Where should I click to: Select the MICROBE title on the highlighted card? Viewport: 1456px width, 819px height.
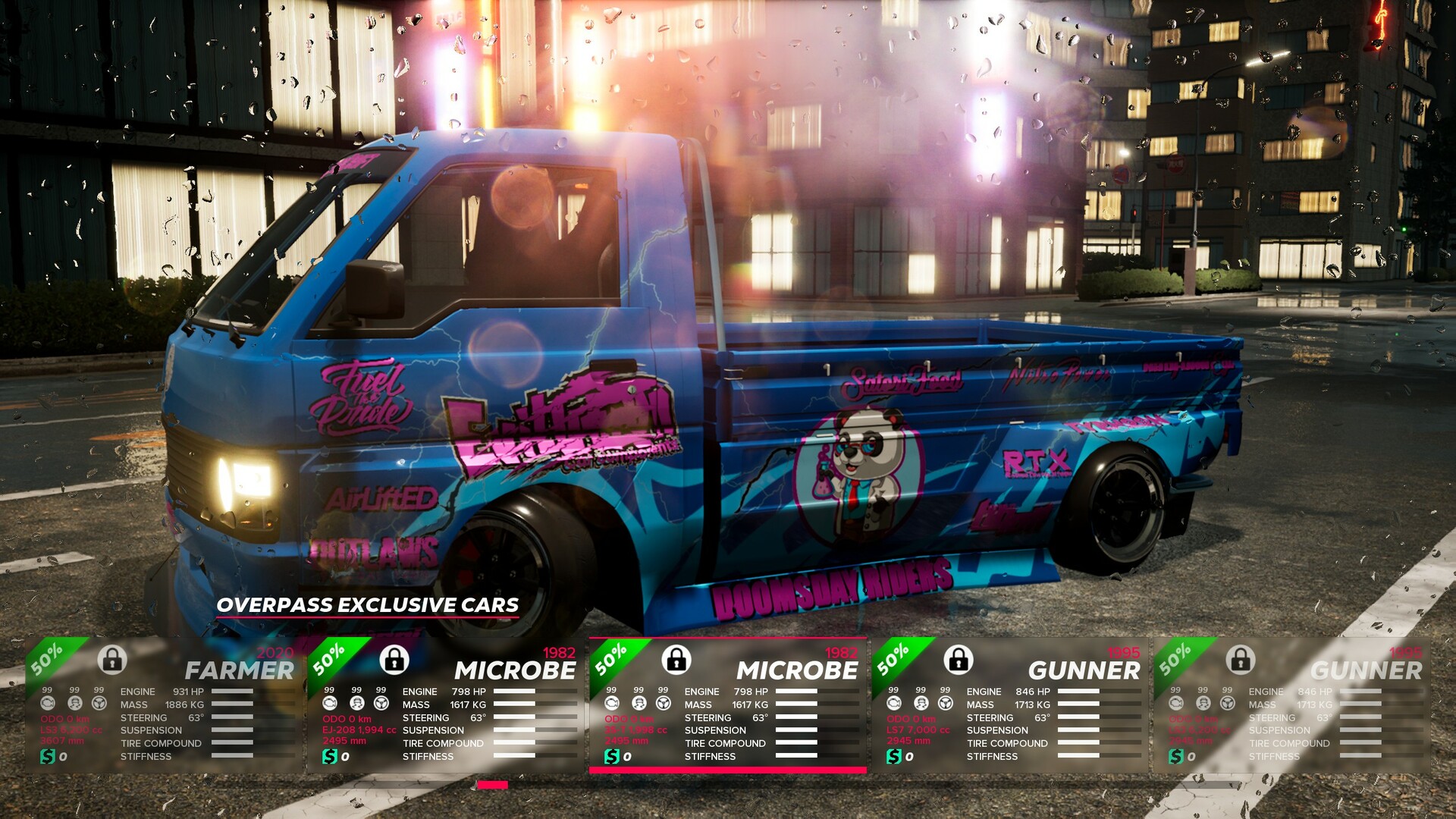pyautogui.click(x=798, y=671)
